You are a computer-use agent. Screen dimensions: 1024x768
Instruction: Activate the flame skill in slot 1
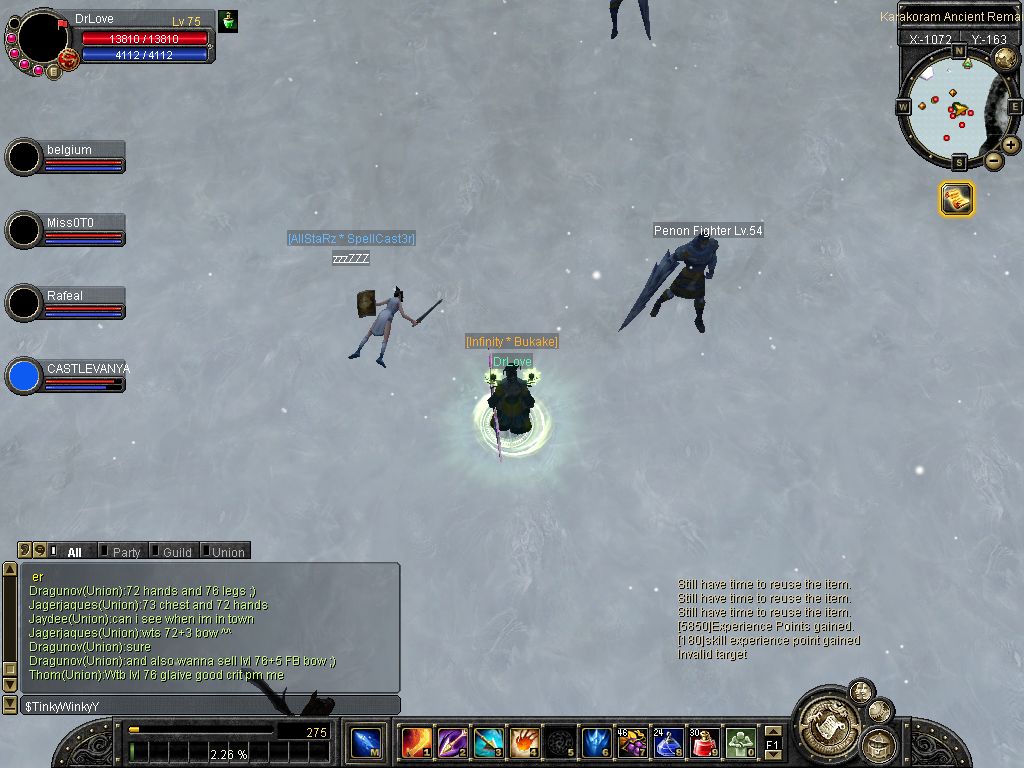click(x=416, y=743)
